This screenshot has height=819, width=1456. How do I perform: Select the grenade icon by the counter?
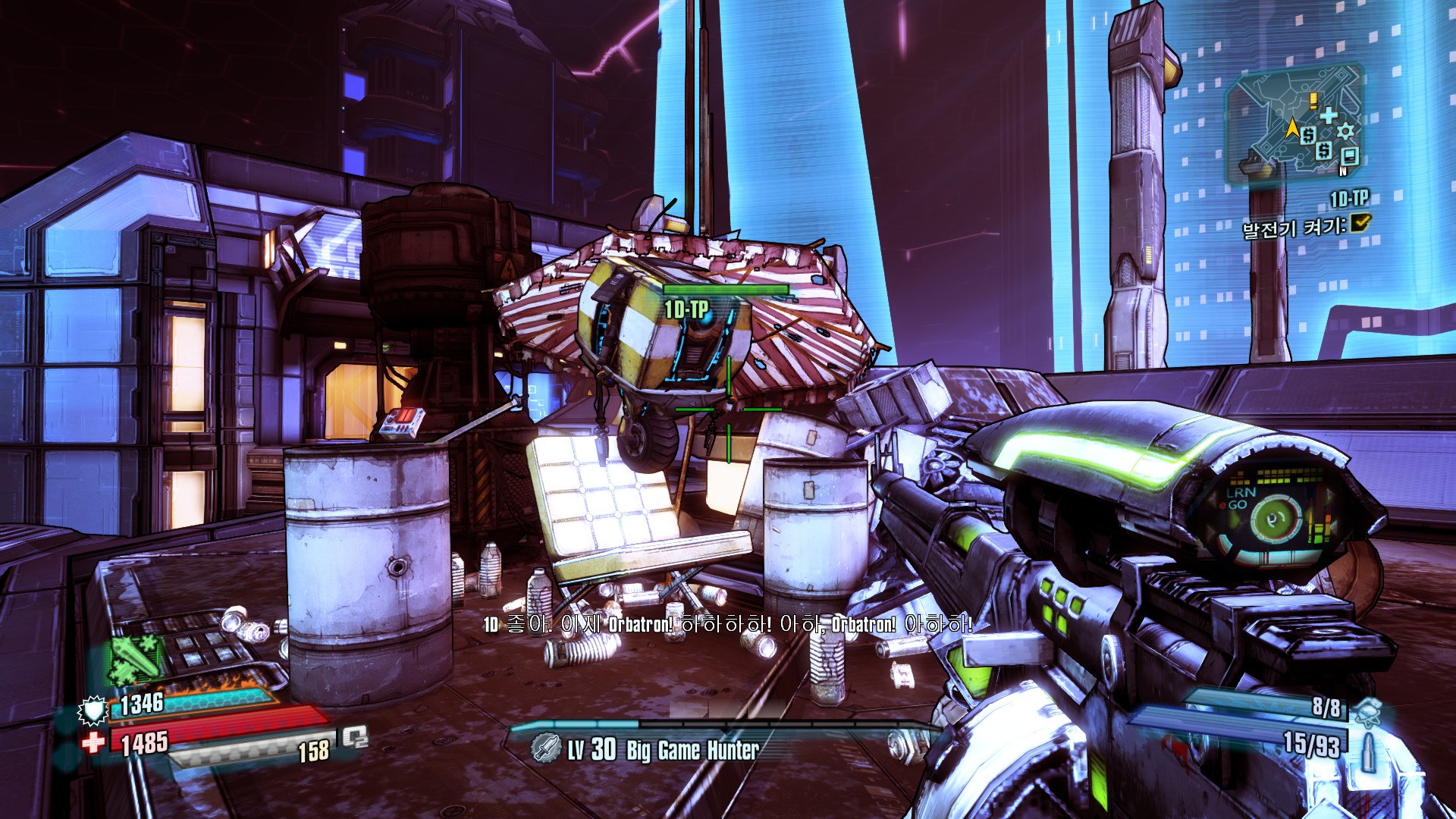(x=1366, y=710)
